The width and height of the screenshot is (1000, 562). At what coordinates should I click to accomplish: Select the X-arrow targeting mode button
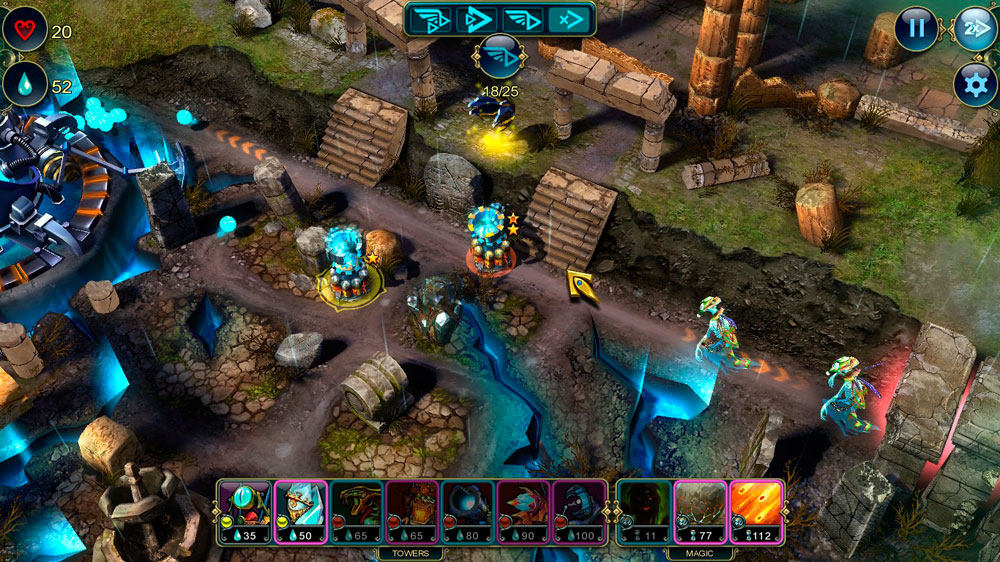click(569, 19)
